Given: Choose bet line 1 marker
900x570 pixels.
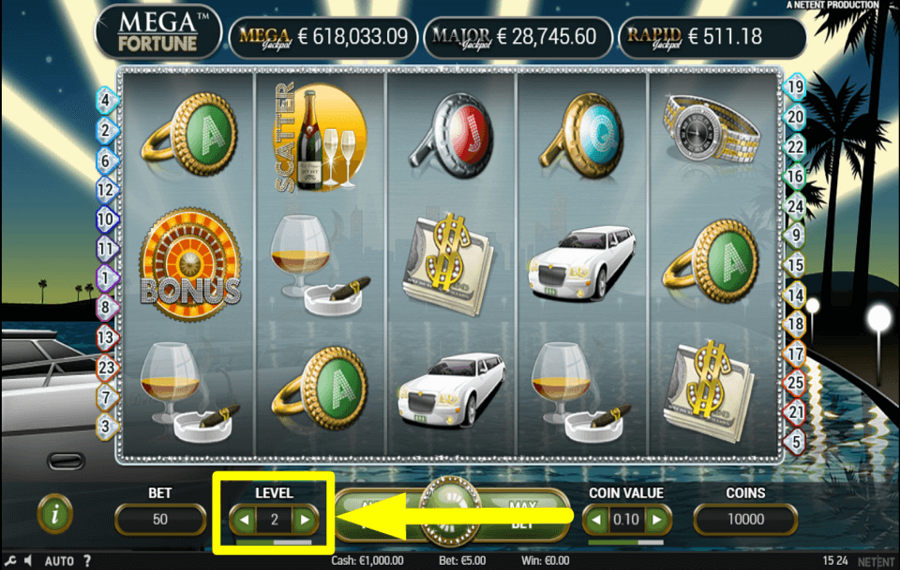Looking at the screenshot, I should coord(105,277).
